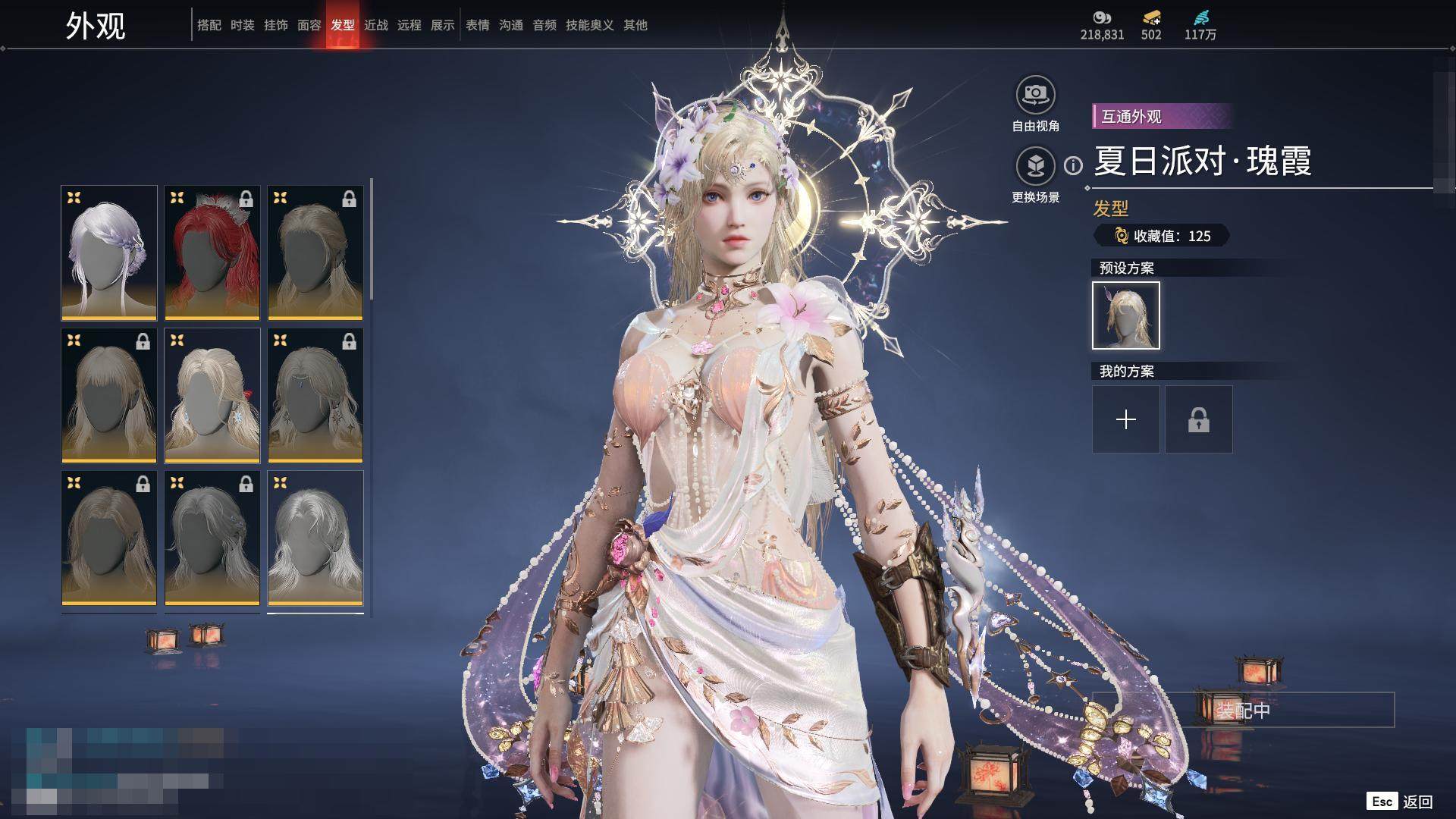Select the preset scheme hairstyle thumbnail
The height and width of the screenshot is (819, 1456).
pyautogui.click(x=1125, y=315)
